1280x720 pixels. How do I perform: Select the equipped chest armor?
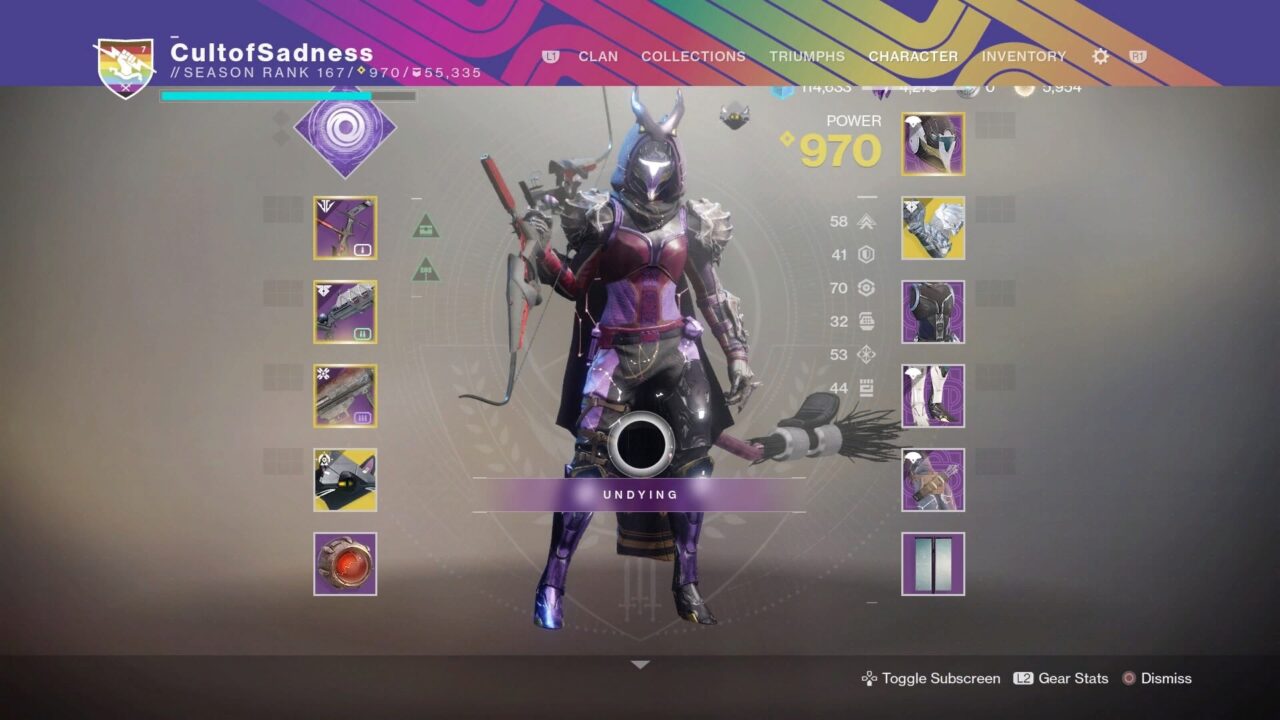pyautogui.click(x=932, y=311)
